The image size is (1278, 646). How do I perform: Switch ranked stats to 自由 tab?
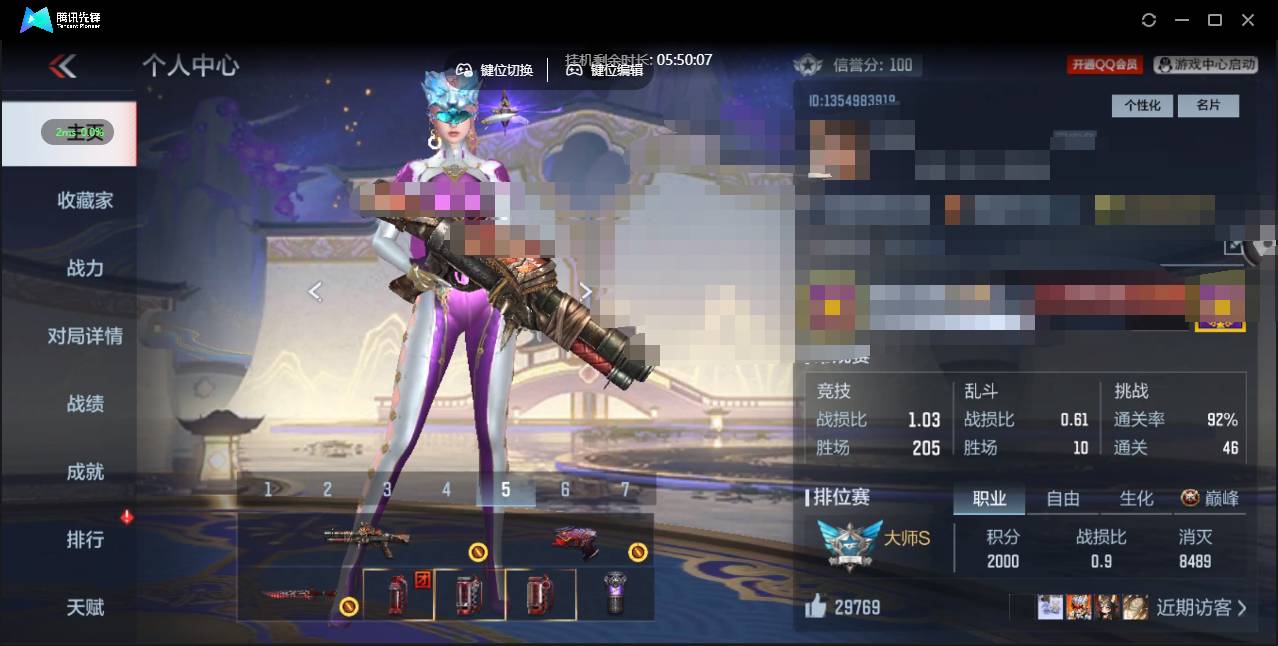1063,498
